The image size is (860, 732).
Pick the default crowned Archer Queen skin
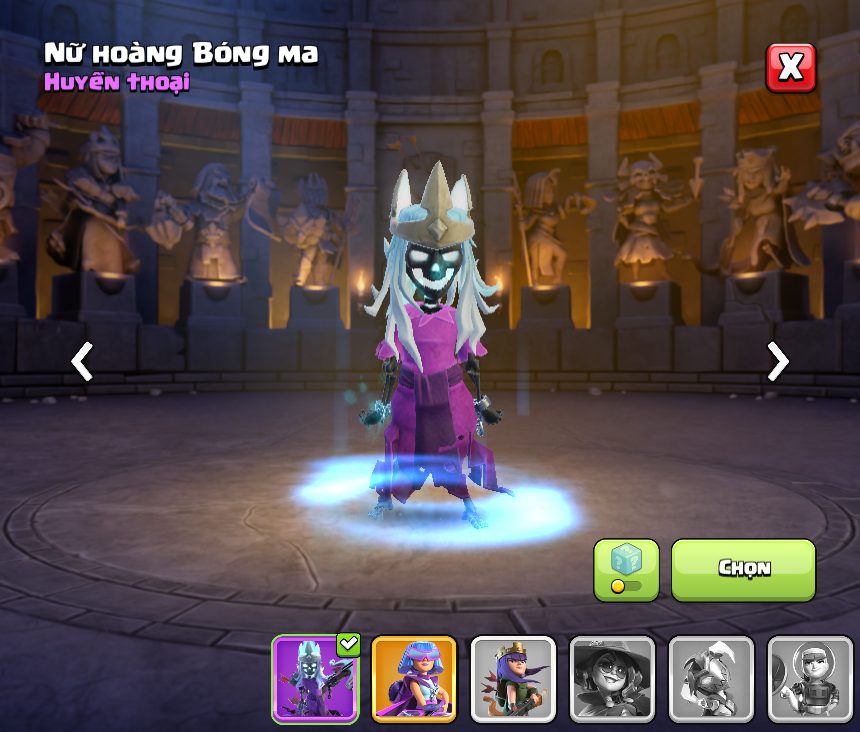[513, 679]
